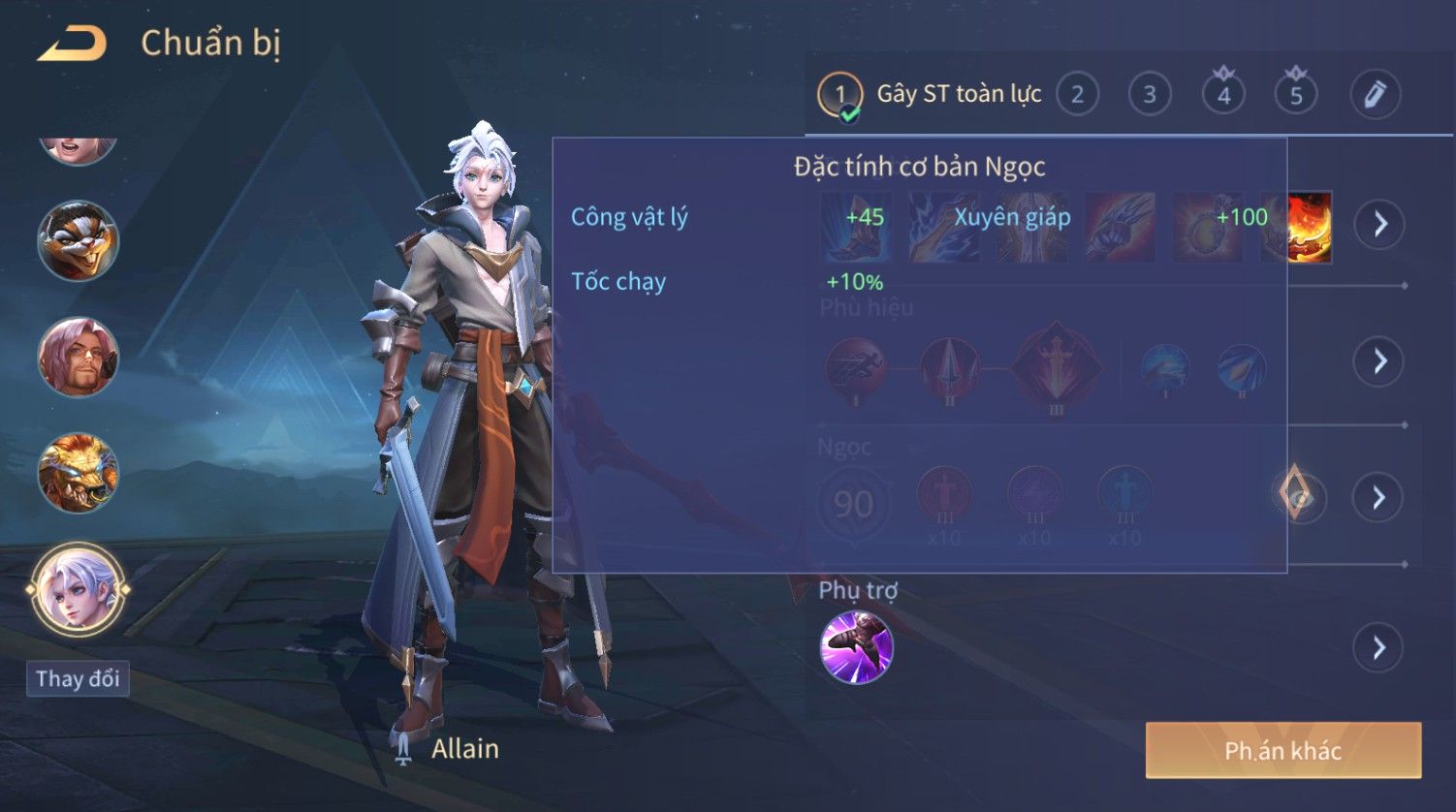Open the Phù hiệu badge arrow
Image resolution: width=1456 pixels, height=812 pixels.
coord(1379,361)
